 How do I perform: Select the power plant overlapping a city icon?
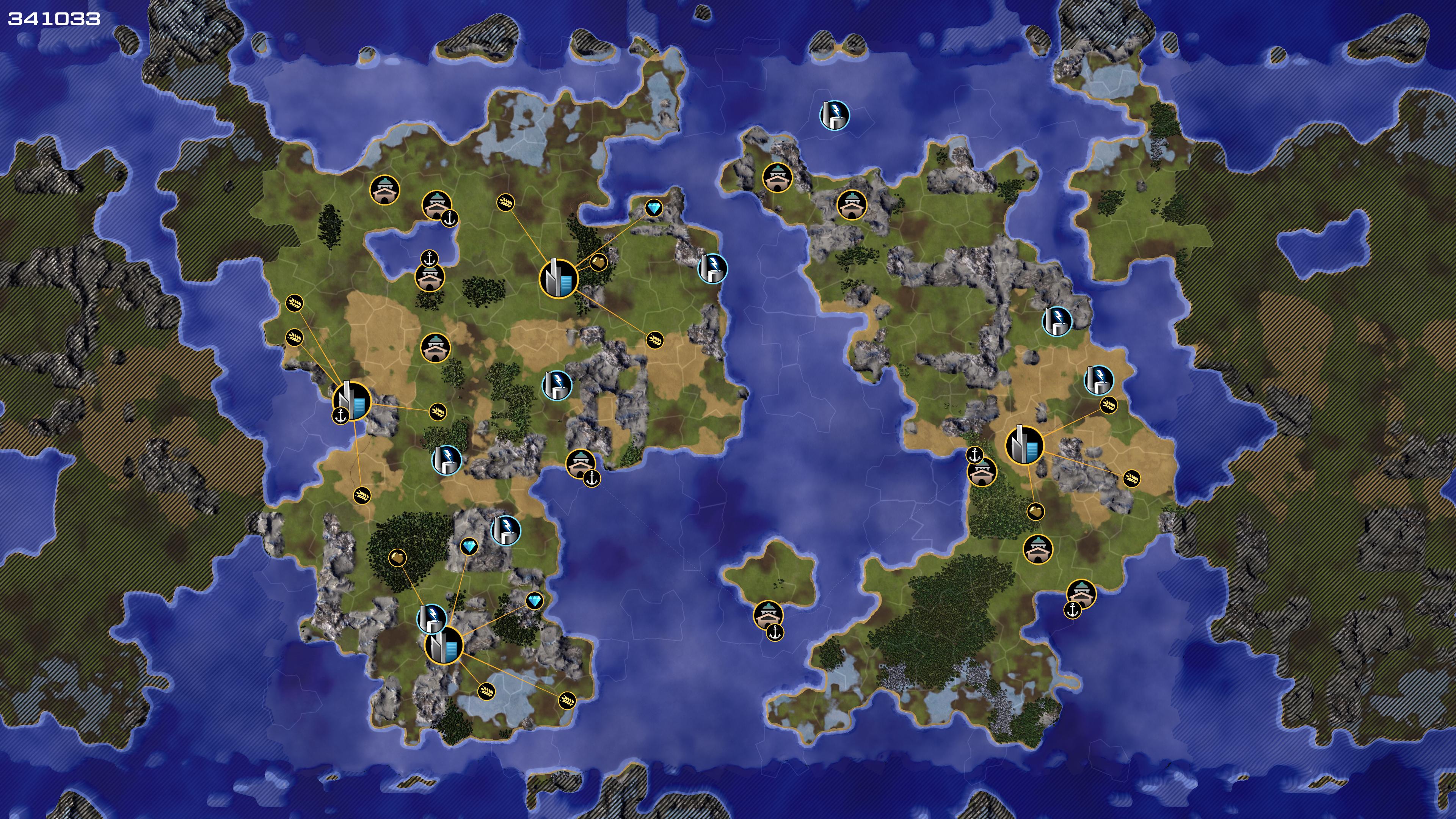[431, 618]
